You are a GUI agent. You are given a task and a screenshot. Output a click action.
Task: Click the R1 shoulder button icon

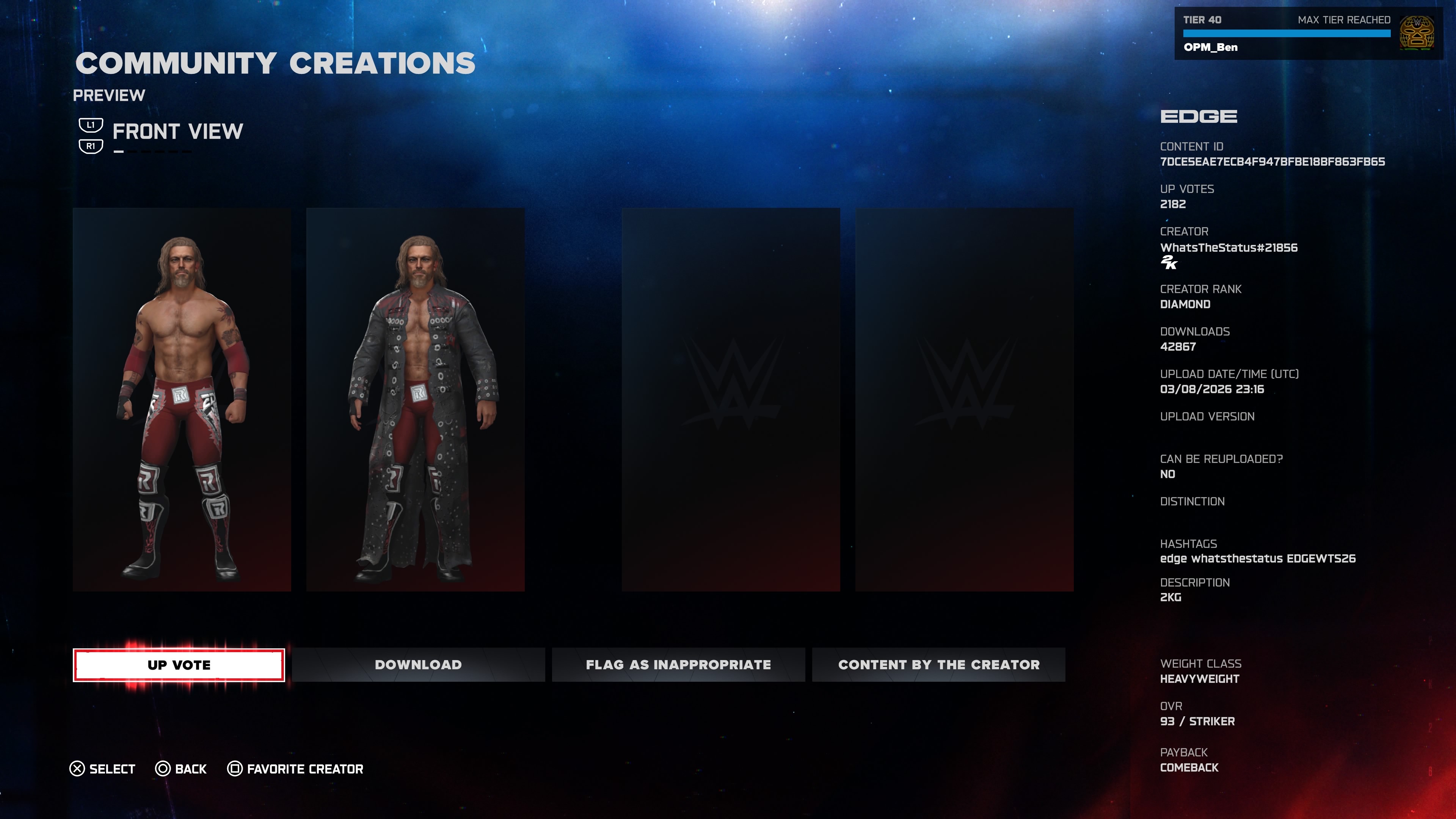tap(91, 146)
